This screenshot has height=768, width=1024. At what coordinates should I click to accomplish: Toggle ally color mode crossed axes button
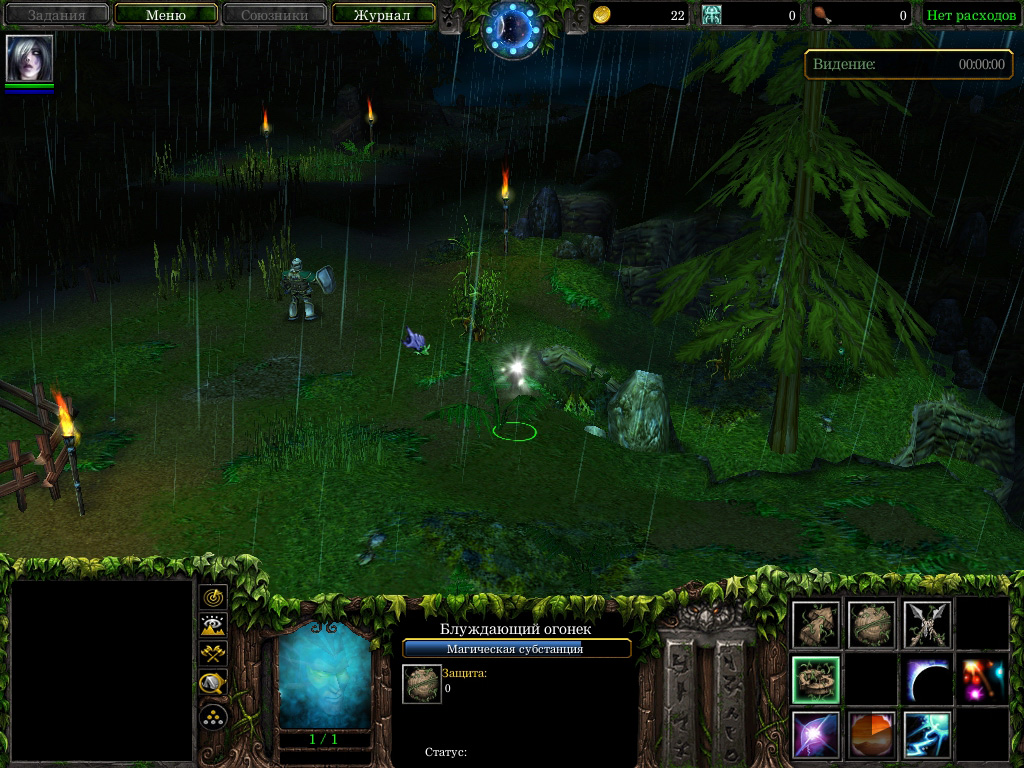[x=213, y=654]
